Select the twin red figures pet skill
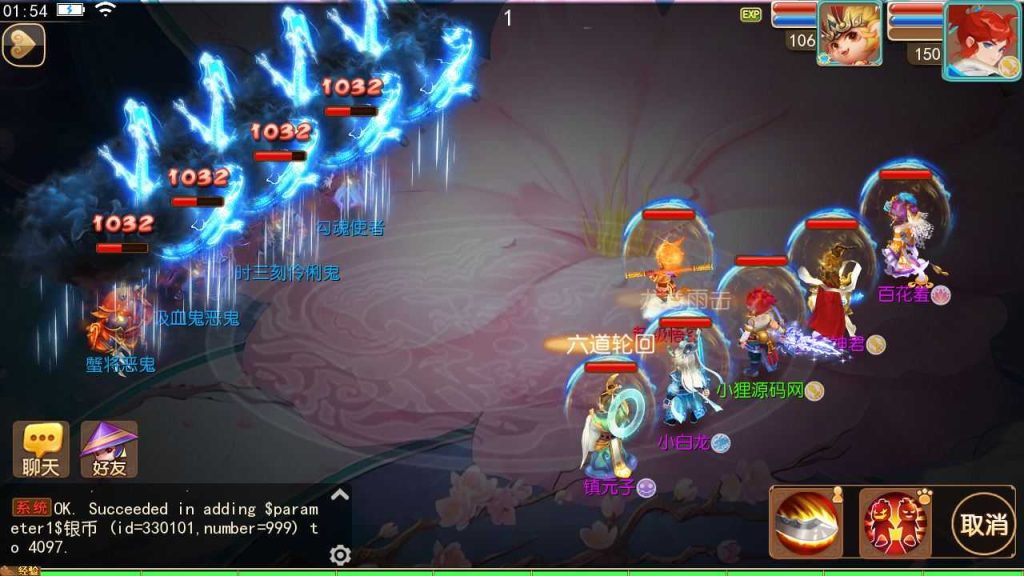Screen dimensions: 1024x576 coord(893,522)
